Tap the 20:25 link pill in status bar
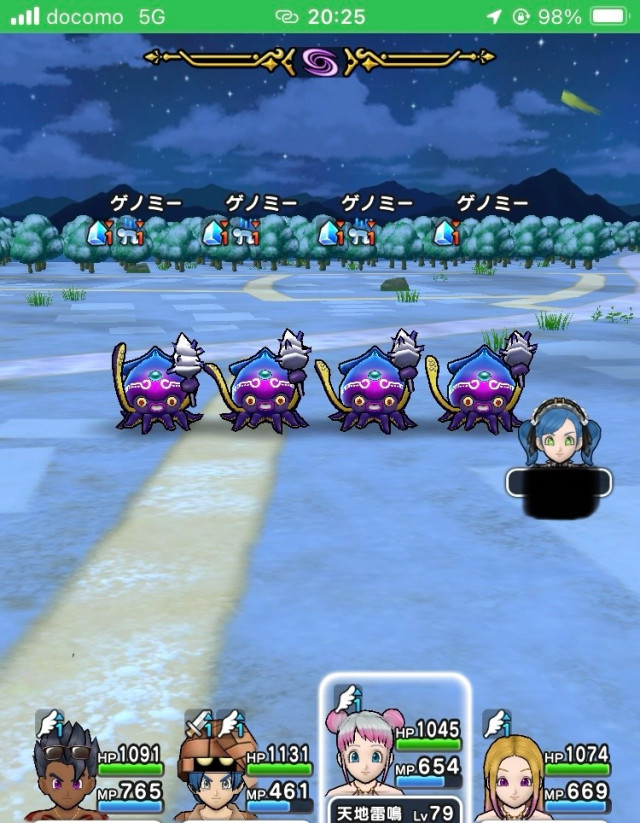This screenshot has width=640, height=823. click(319, 17)
